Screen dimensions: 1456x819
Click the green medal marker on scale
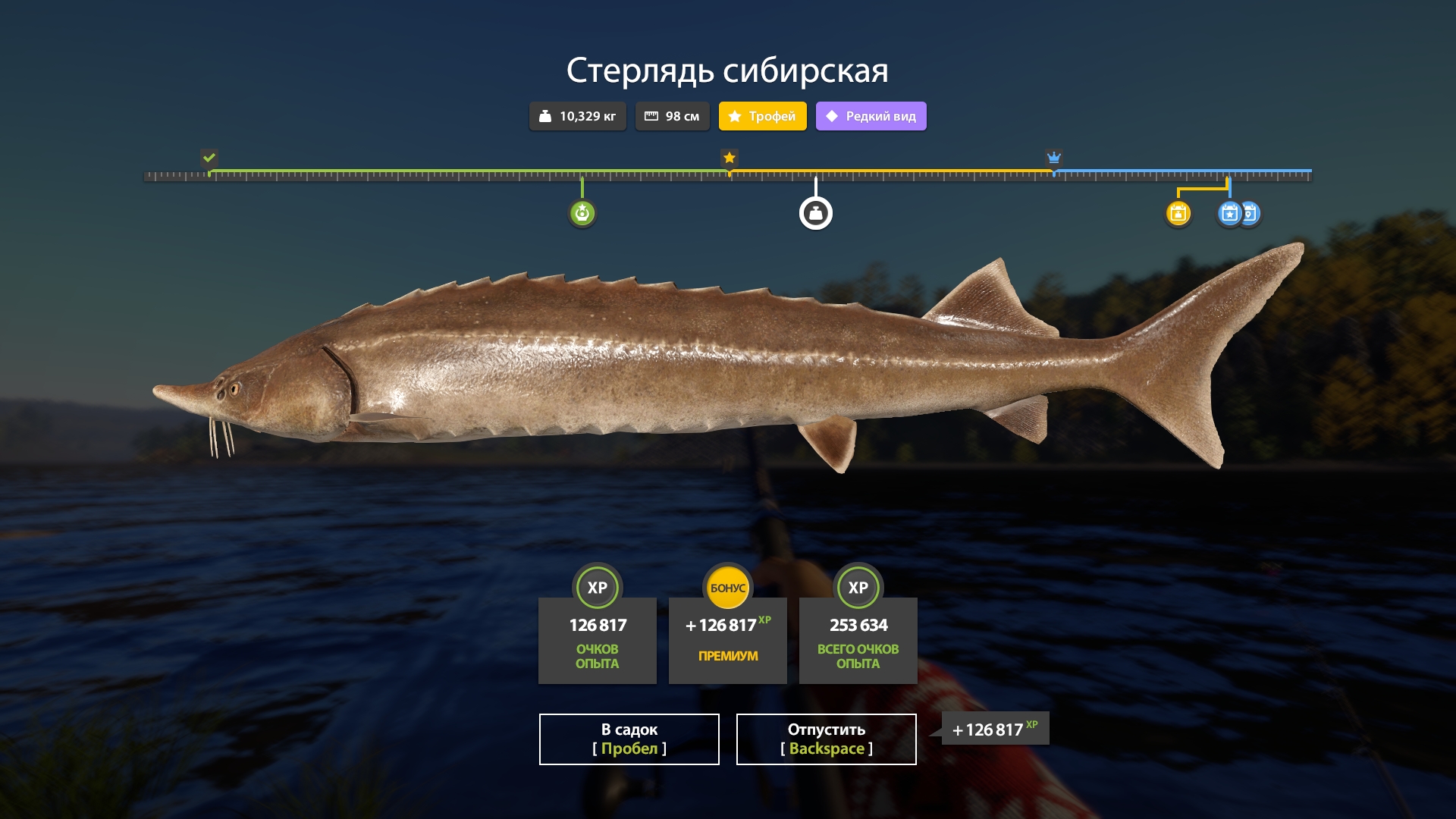pyautogui.click(x=582, y=213)
